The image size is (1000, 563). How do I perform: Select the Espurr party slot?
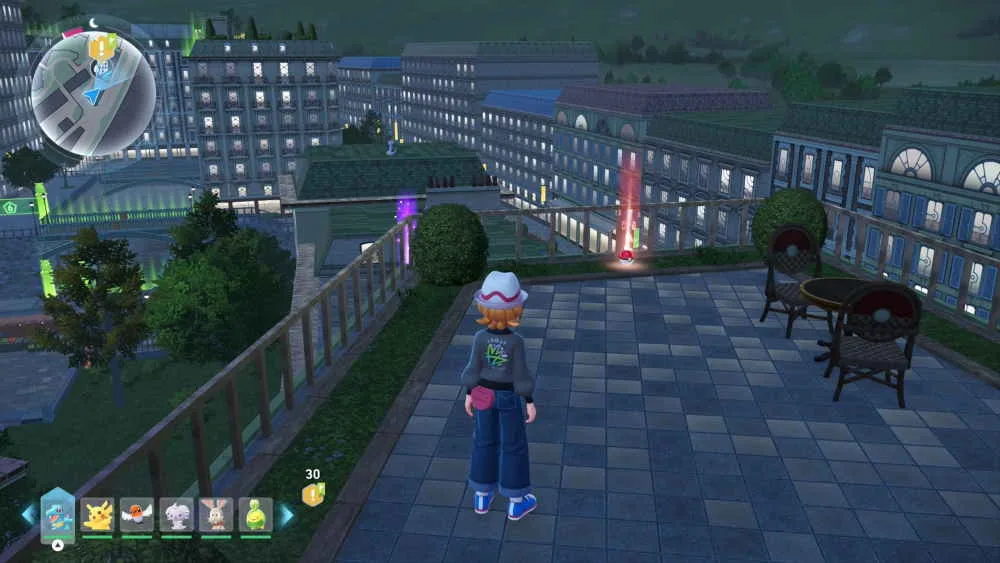tap(176, 514)
